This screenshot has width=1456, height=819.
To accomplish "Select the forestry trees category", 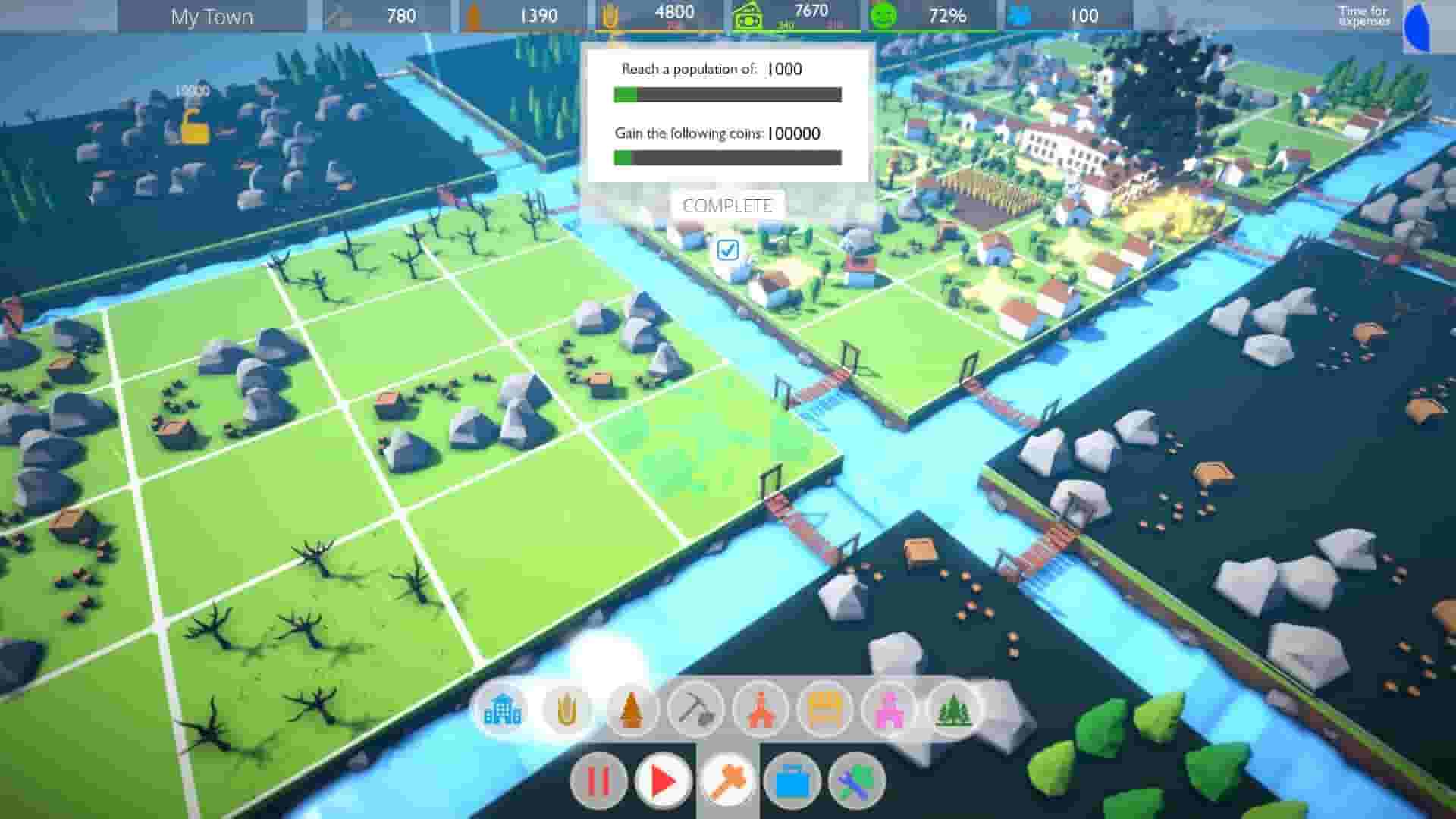I will tap(955, 711).
